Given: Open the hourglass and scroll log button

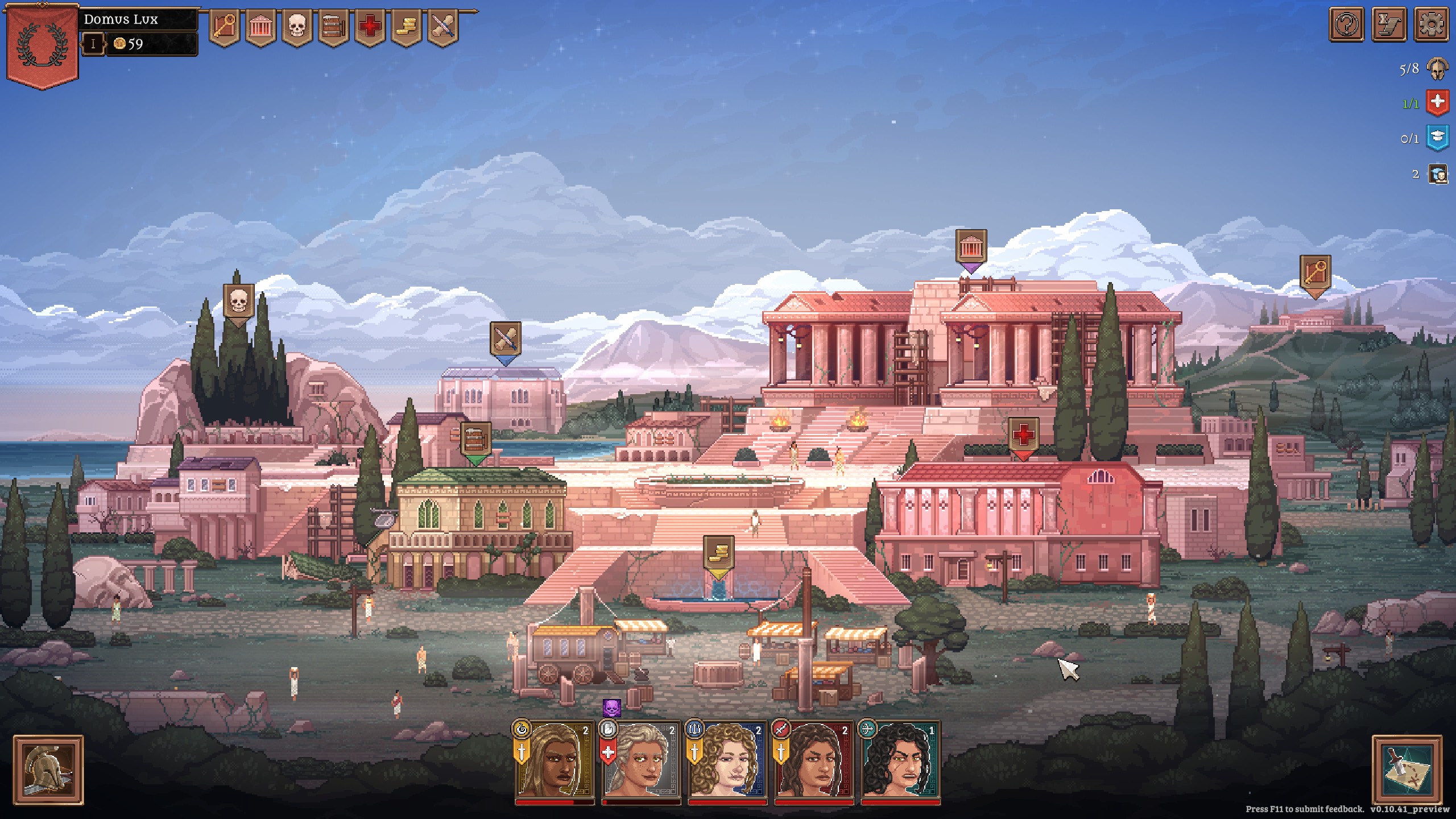Looking at the screenshot, I should (x=1389, y=24).
